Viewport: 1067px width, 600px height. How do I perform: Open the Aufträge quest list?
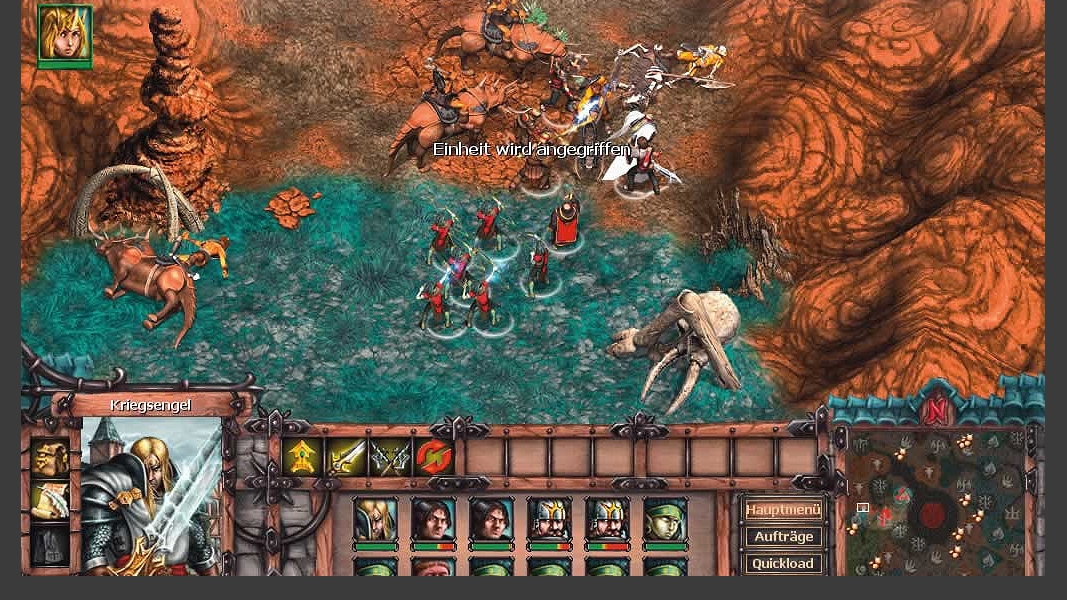[783, 537]
